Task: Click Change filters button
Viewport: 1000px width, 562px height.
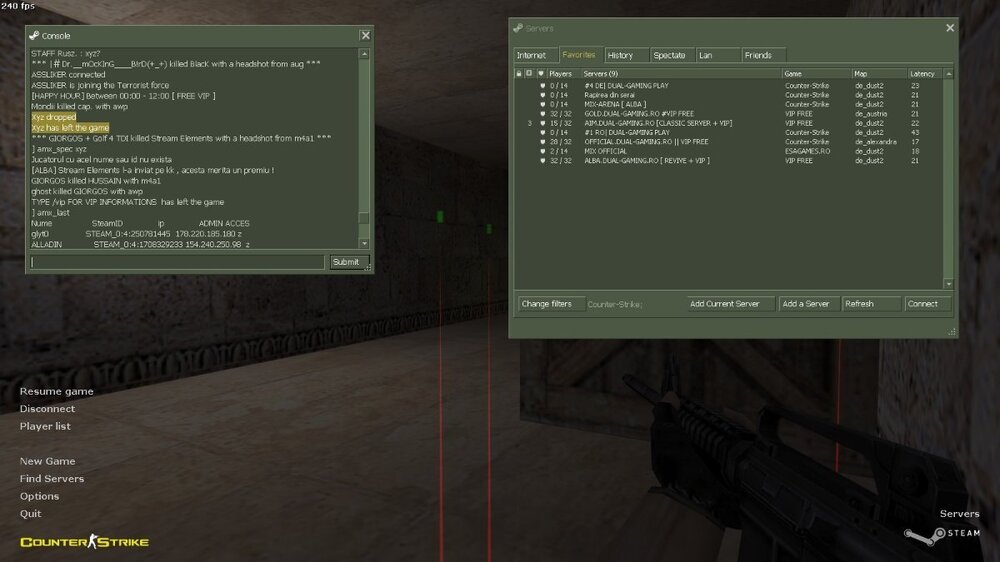Action: pos(547,304)
